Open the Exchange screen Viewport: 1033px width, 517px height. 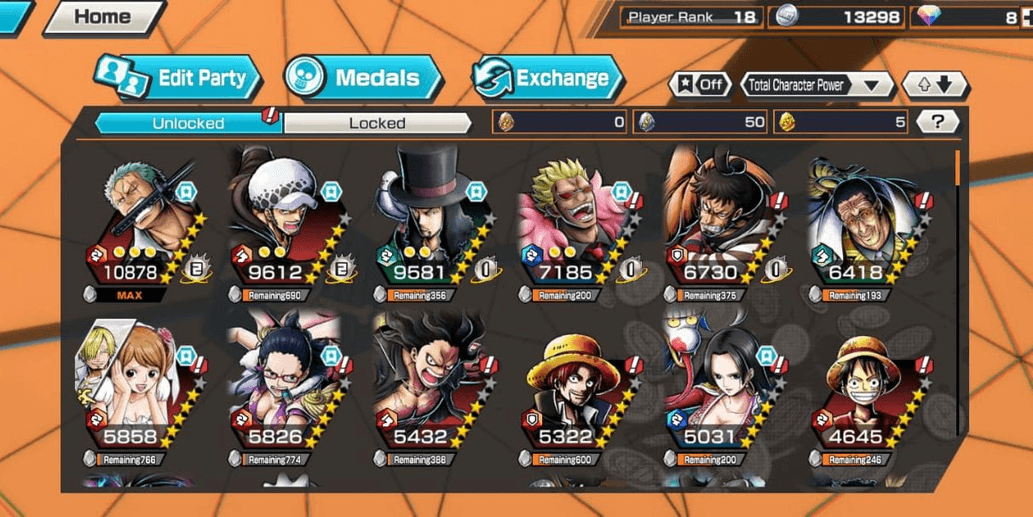(547, 78)
